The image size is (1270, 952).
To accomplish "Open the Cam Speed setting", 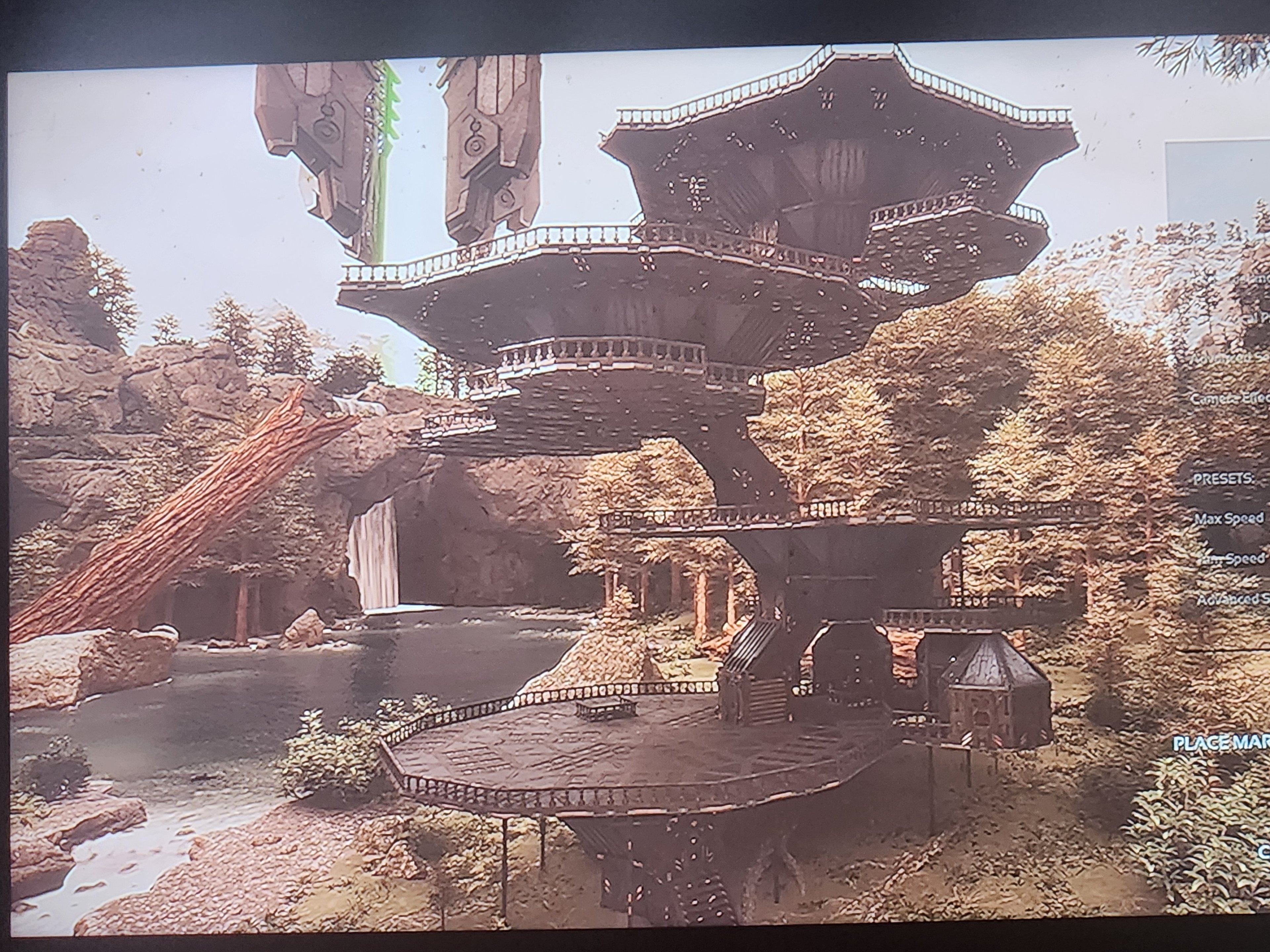I will tap(1234, 560).
